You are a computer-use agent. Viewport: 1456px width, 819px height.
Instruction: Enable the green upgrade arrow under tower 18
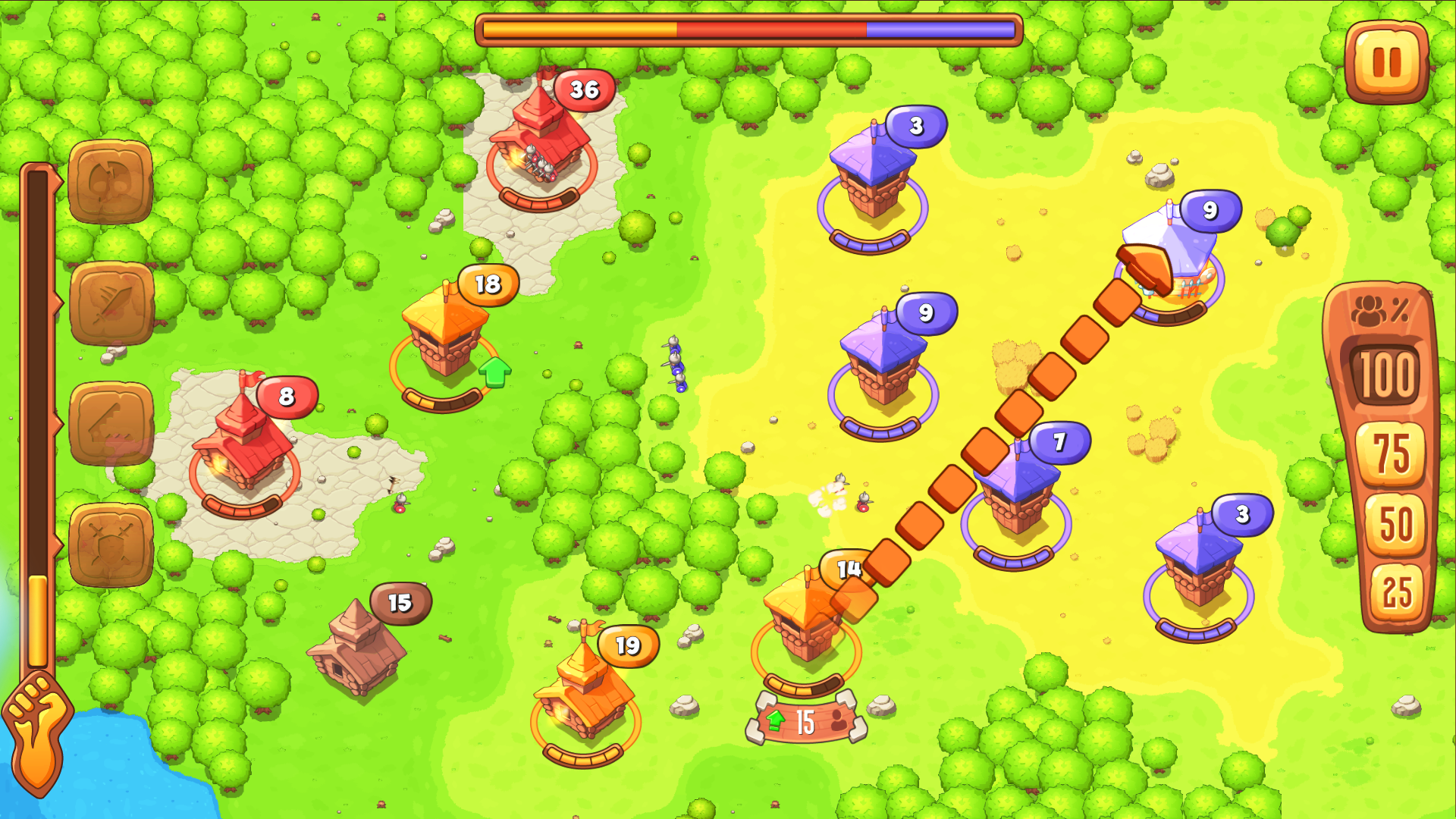click(497, 373)
